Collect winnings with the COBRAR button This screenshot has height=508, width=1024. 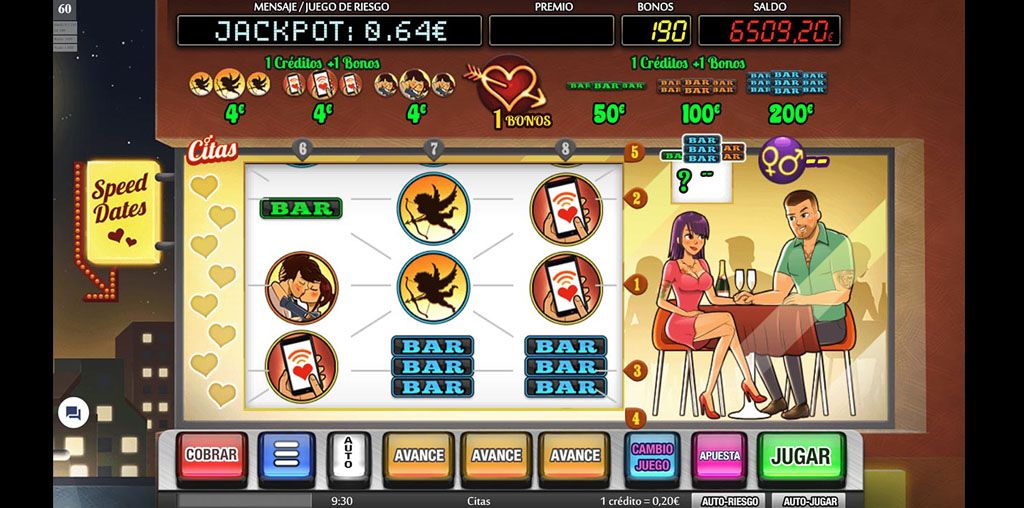[212, 456]
